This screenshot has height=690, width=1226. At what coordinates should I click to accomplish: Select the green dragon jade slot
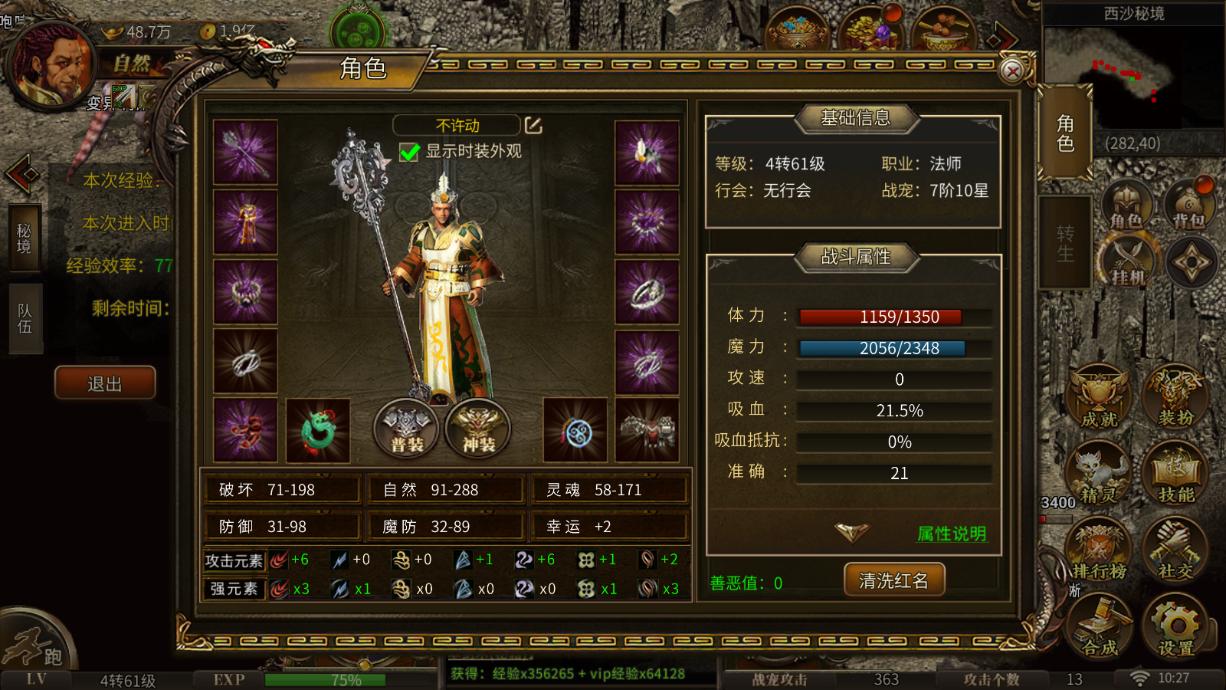318,430
